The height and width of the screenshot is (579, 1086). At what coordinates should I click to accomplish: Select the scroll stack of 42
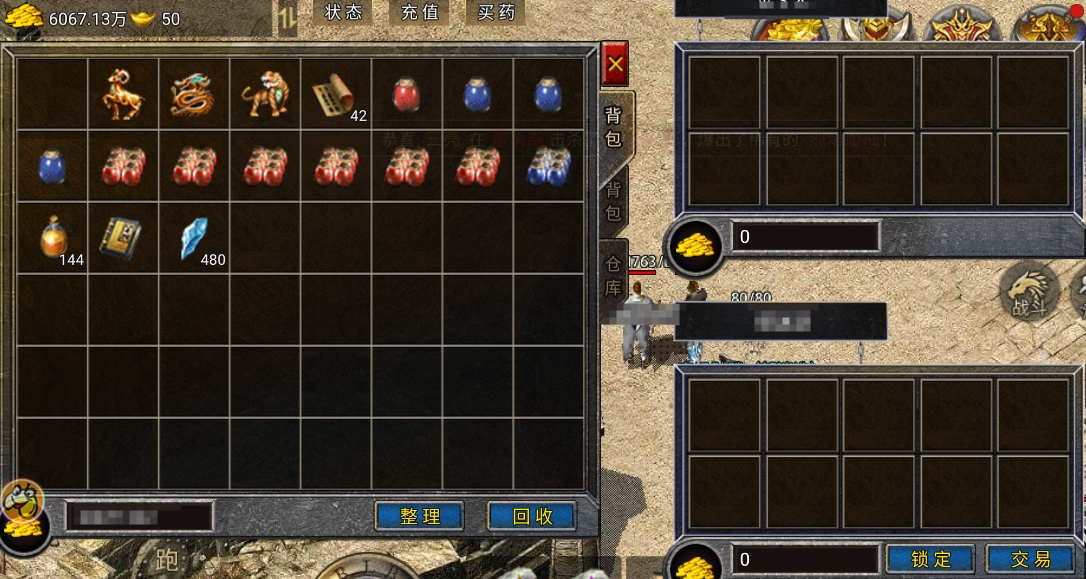336,96
